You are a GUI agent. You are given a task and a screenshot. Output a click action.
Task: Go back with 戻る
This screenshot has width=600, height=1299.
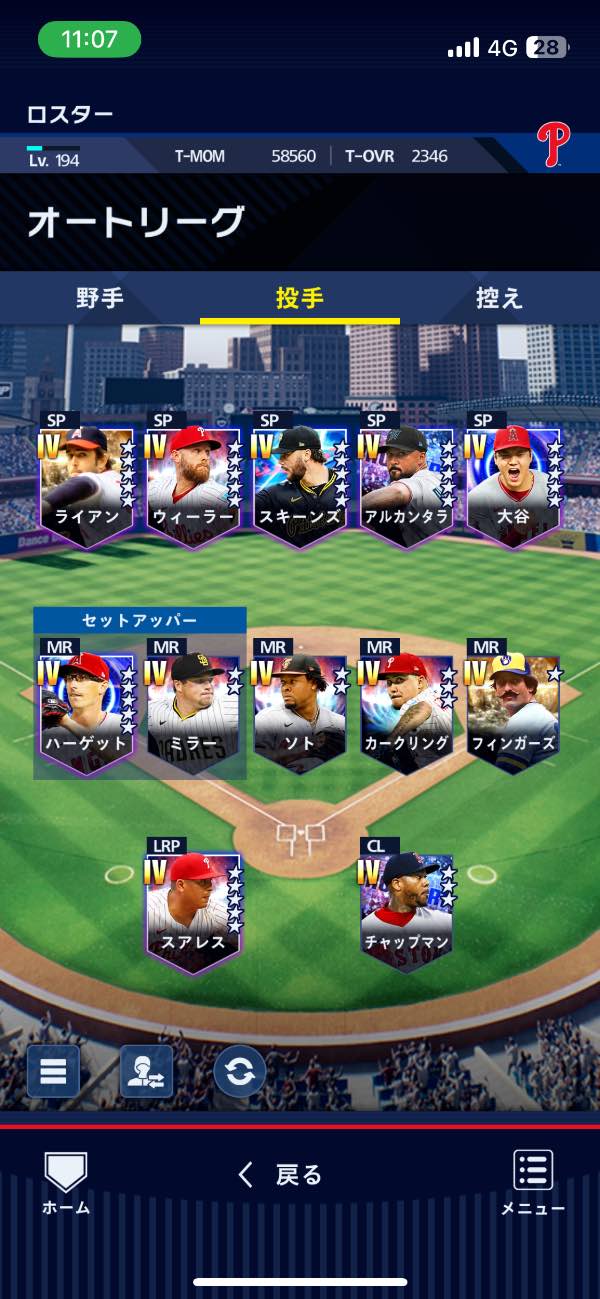[281, 1175]
